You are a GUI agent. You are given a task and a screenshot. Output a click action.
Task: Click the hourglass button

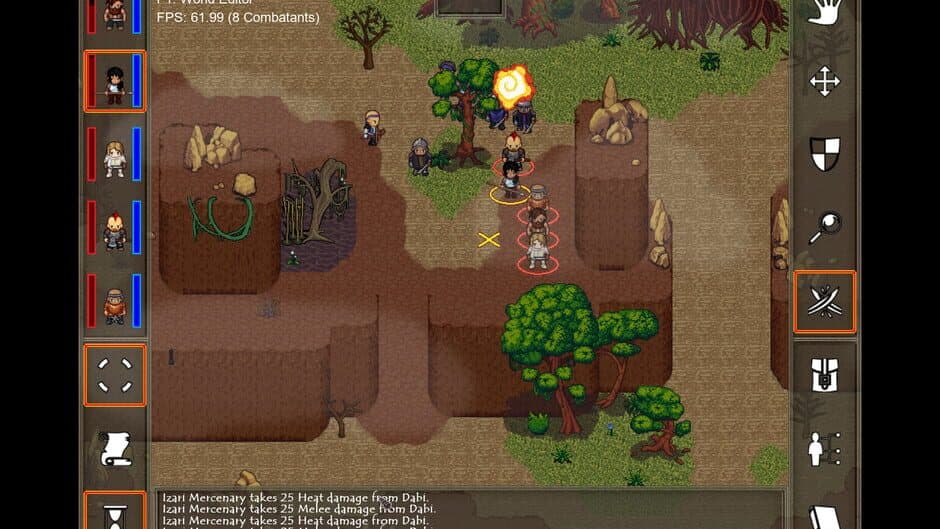click(x=115, y=512)
